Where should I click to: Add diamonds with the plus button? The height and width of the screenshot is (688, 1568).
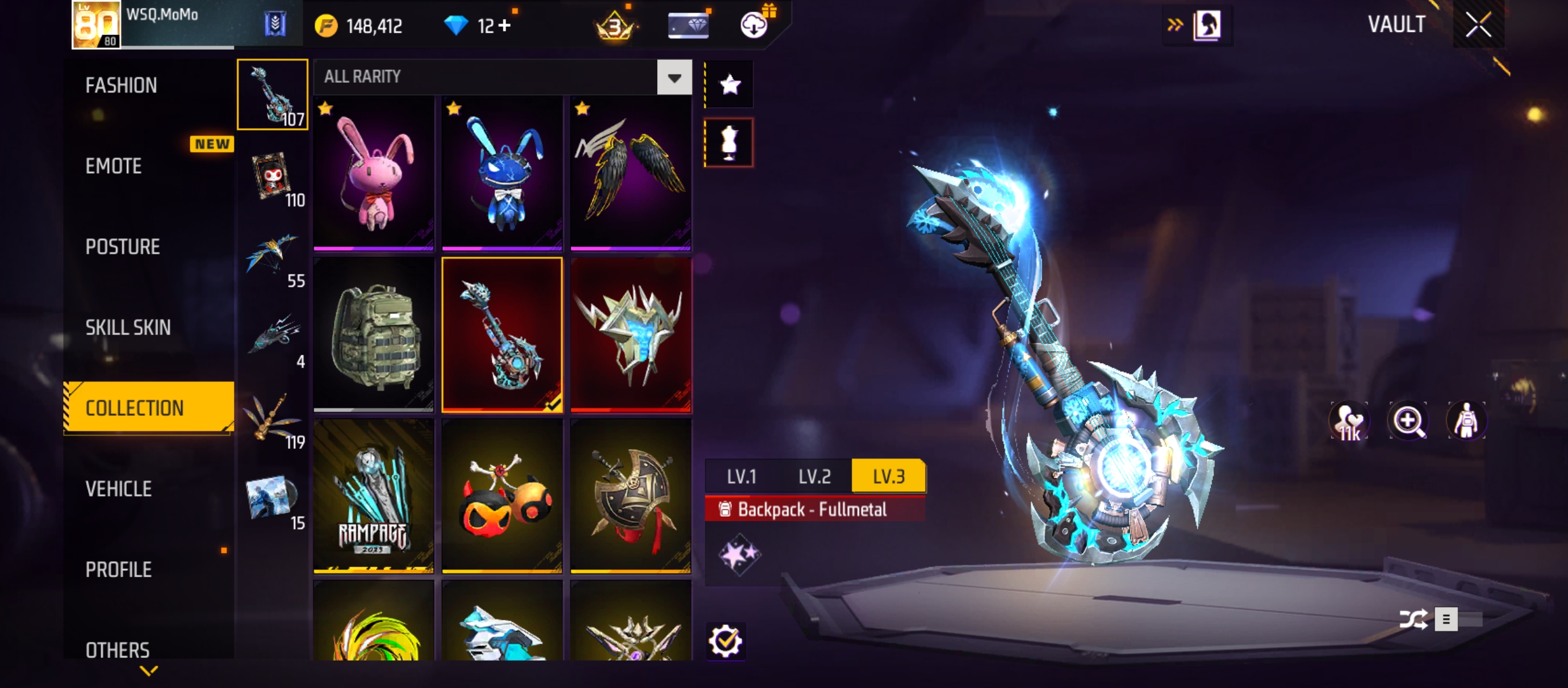click(x=505, y=25)
